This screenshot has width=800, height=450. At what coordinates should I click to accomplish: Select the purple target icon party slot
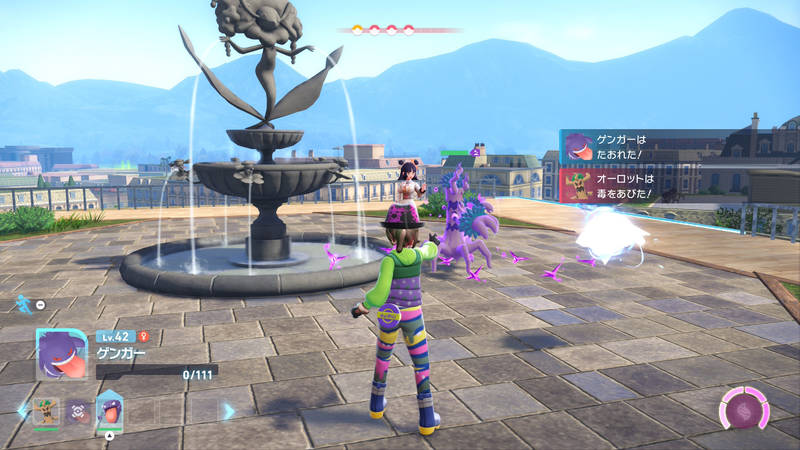77,411
